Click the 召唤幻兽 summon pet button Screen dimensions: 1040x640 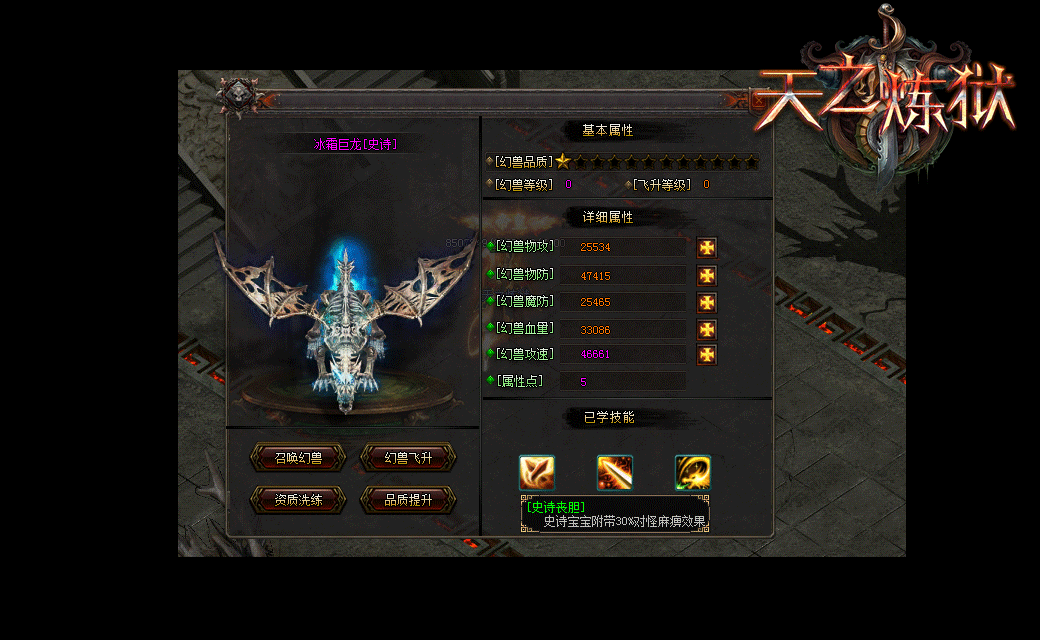click(298, 458)
